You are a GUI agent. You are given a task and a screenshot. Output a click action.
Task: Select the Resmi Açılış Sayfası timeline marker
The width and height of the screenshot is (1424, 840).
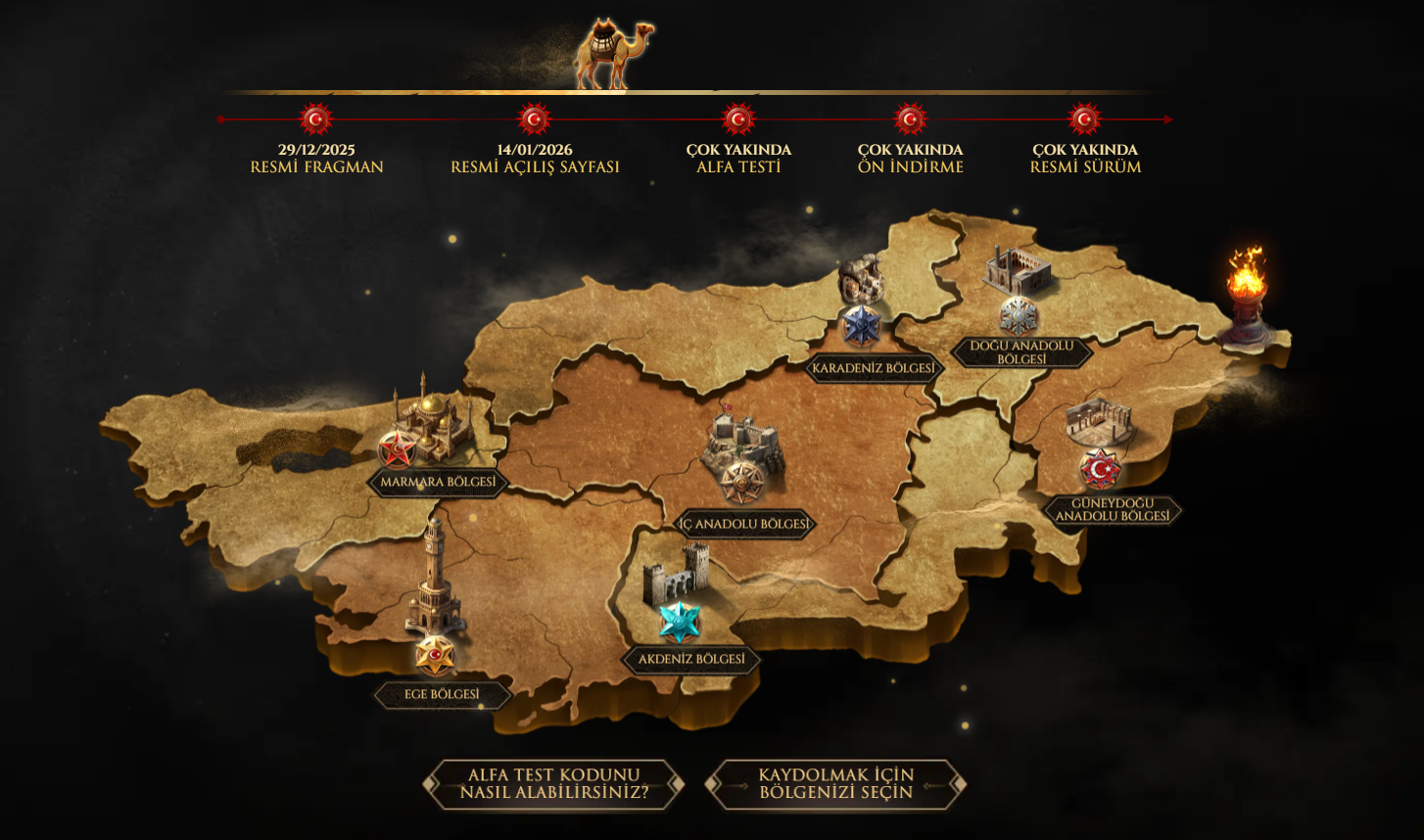pyautogui.click(x=535, y=119)
